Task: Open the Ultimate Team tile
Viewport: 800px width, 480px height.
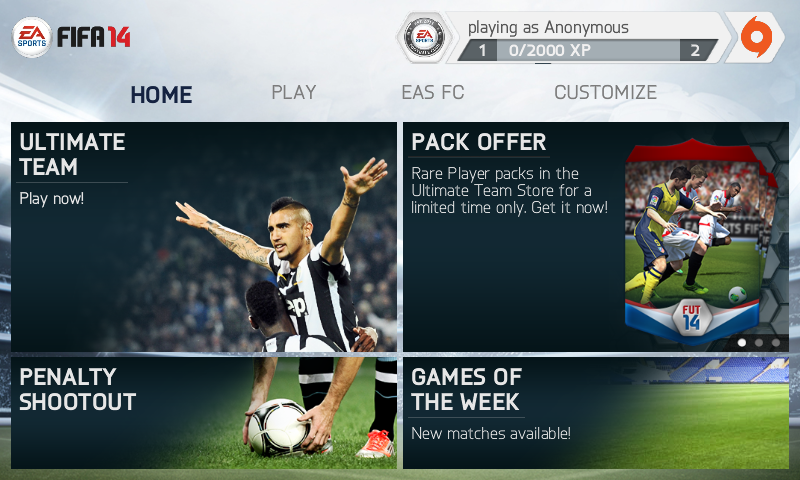Action: [x=204, y=237]
